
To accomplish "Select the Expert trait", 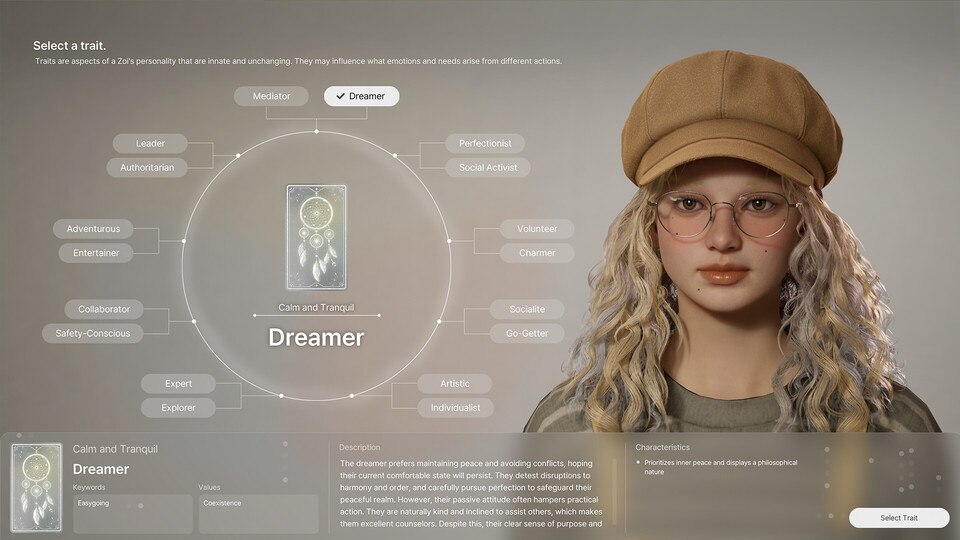I will tap(178, 383).
